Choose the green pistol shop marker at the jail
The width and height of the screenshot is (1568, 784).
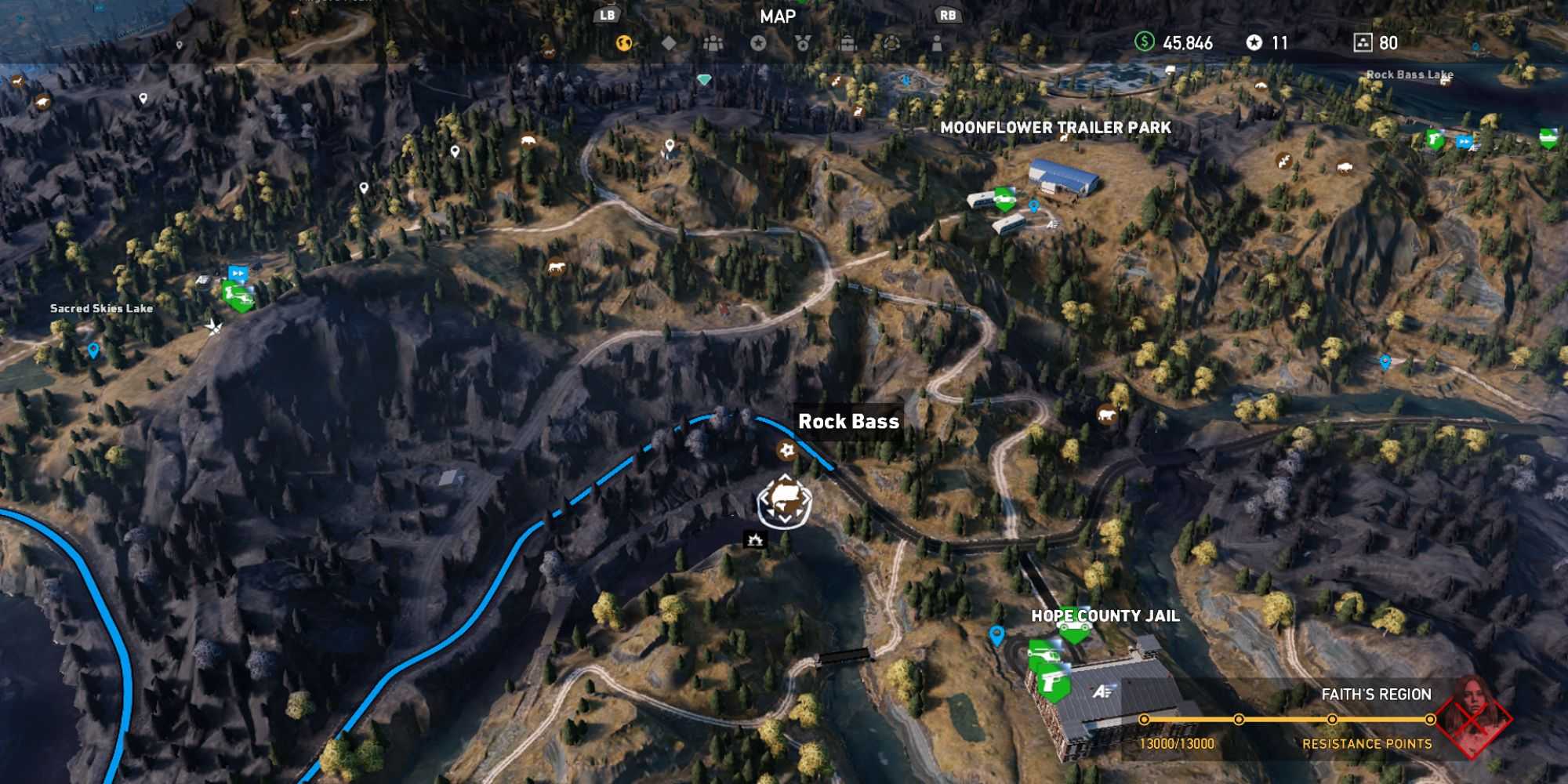1054,685
